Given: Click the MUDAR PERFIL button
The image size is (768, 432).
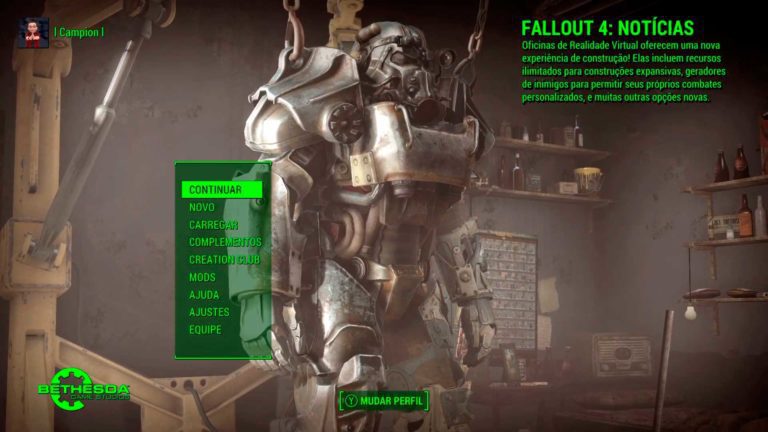Looking at the screenshot, I should [x=384, y=401].
